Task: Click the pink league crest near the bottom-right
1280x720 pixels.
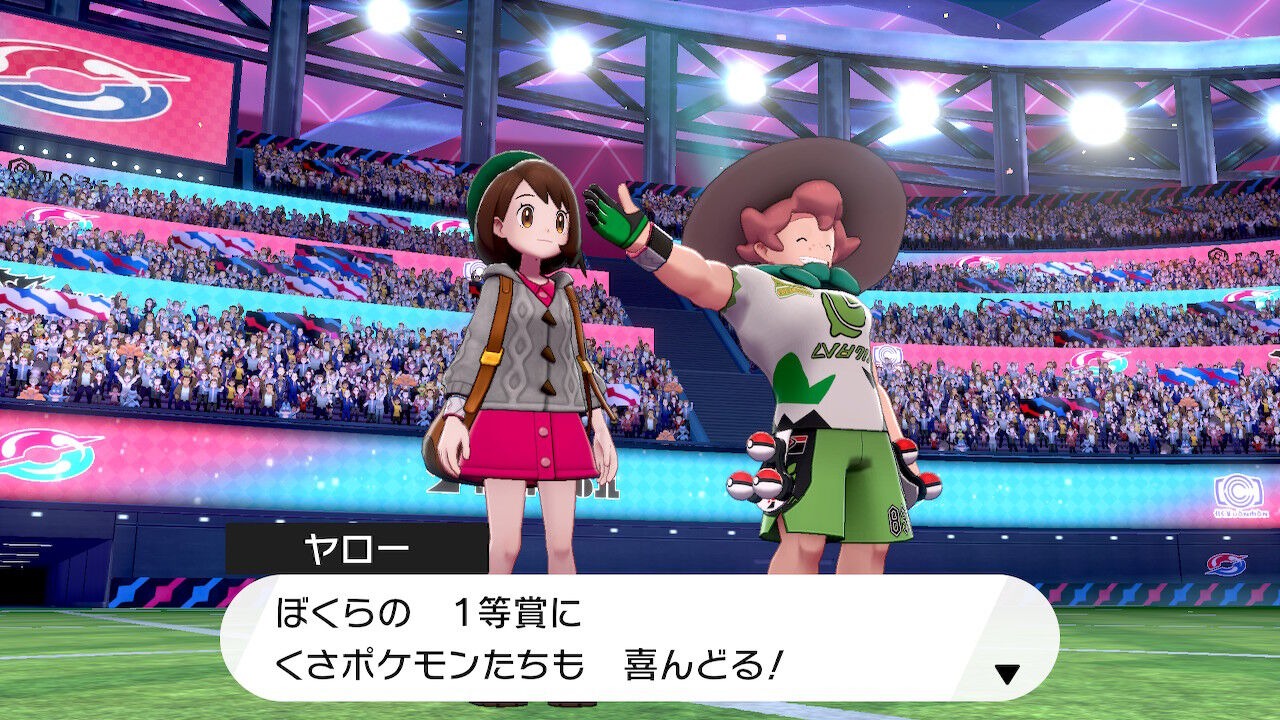Action: [x=1227, y=563]
